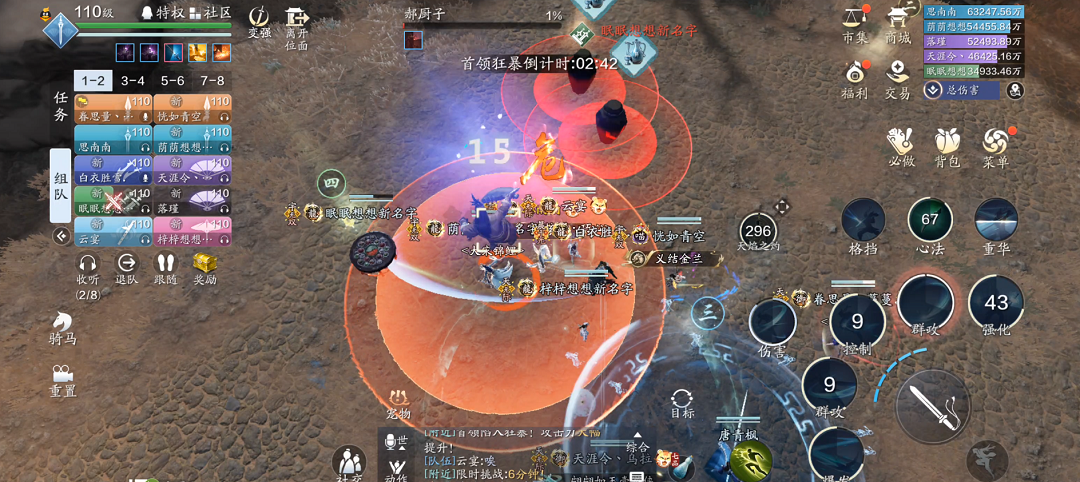The width and height of the screenshot is (1080, 482).
Task: Open the 商城 shop
Action: point(898,24)
